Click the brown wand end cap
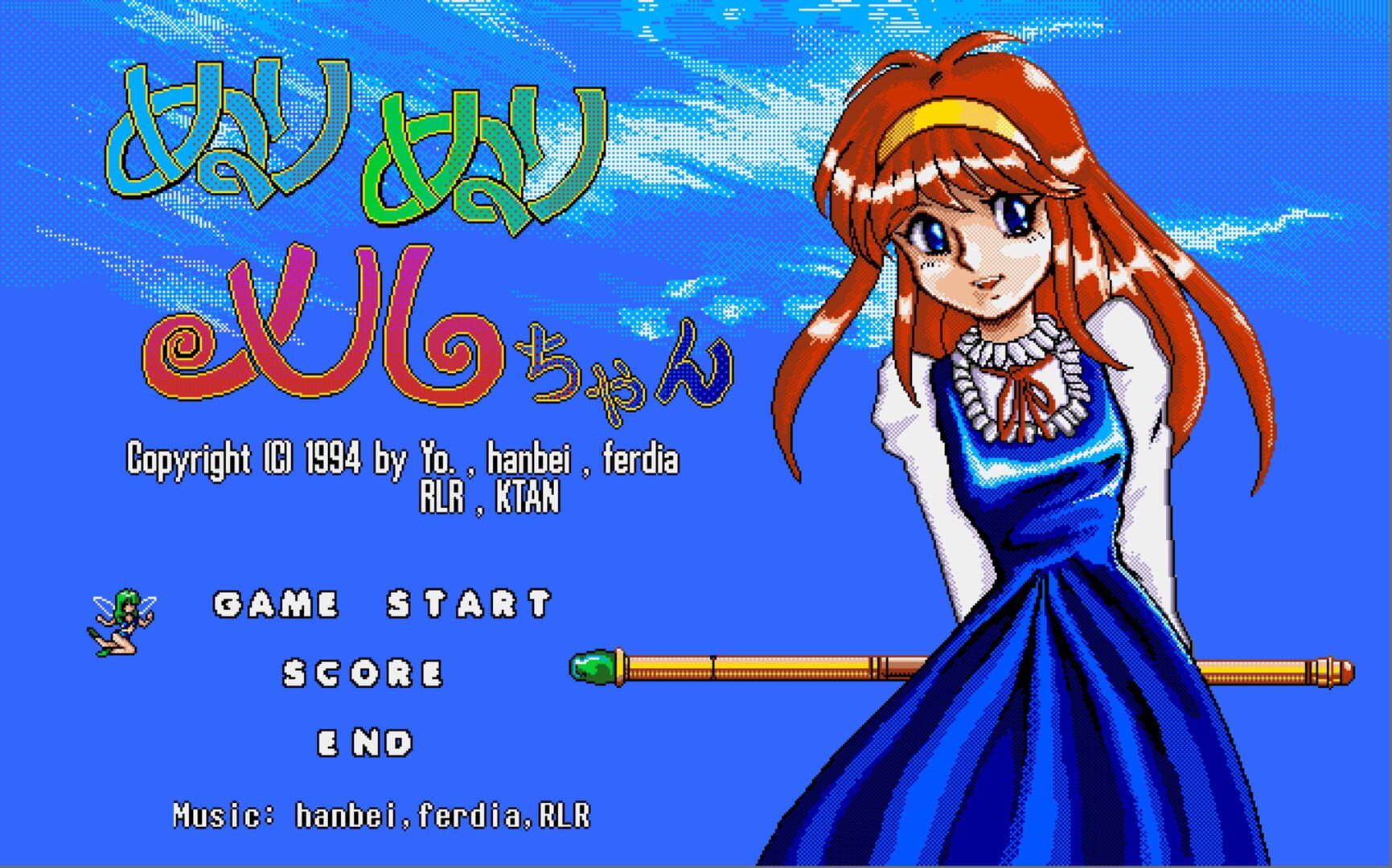 coord(1339,674)
